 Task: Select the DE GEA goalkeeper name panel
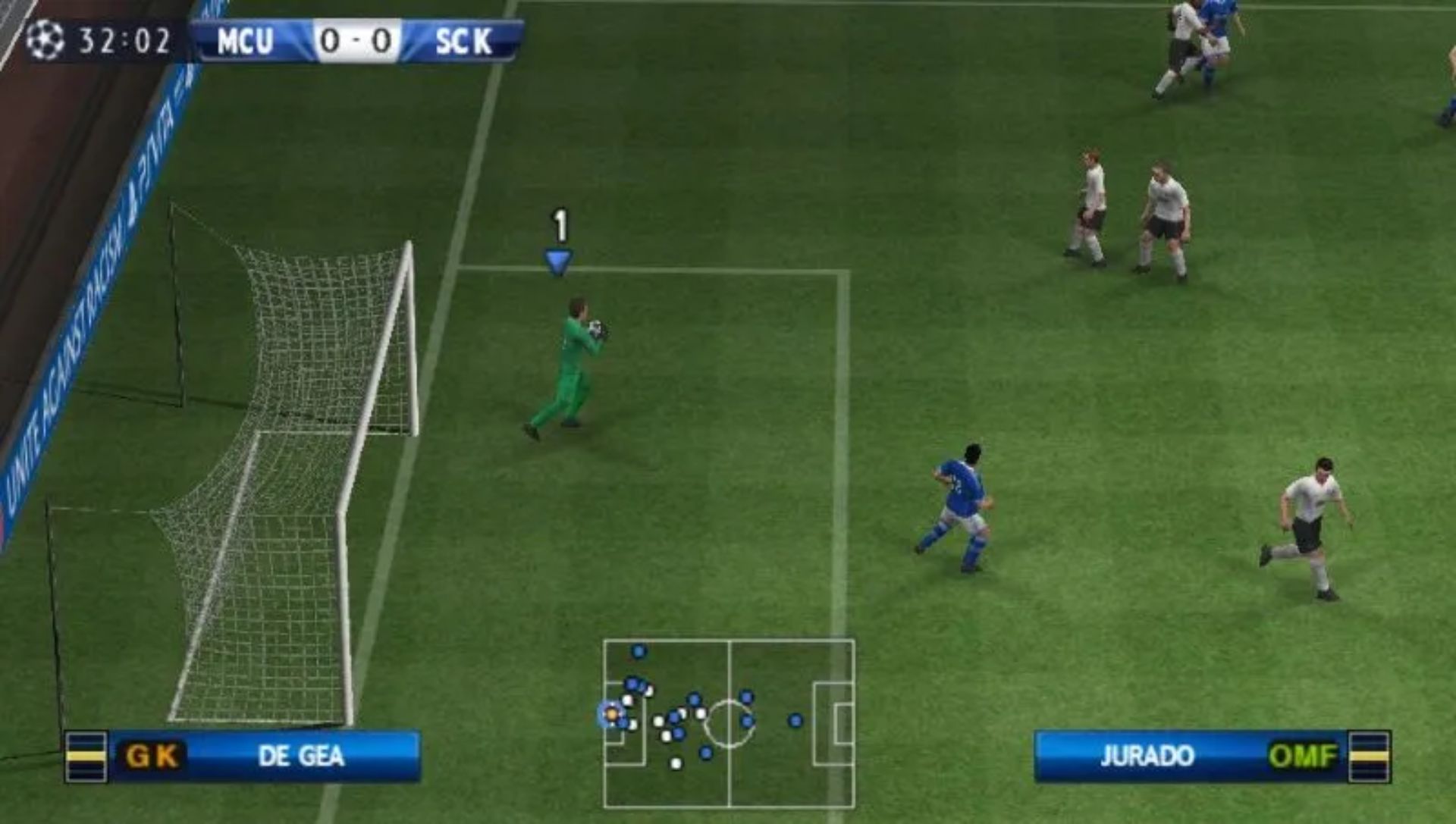[x=264, y=756]
